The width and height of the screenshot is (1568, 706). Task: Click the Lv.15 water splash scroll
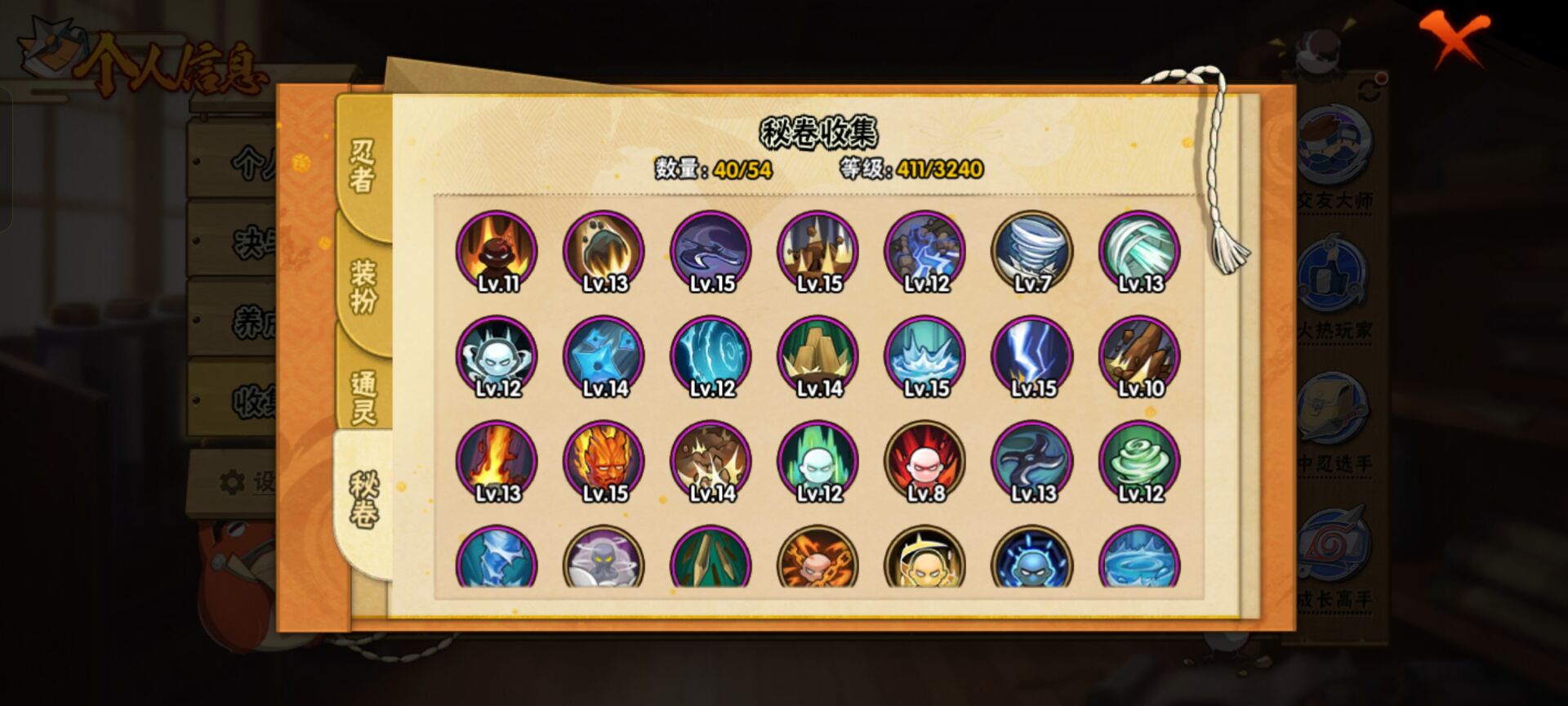click(x=925, y=357)
